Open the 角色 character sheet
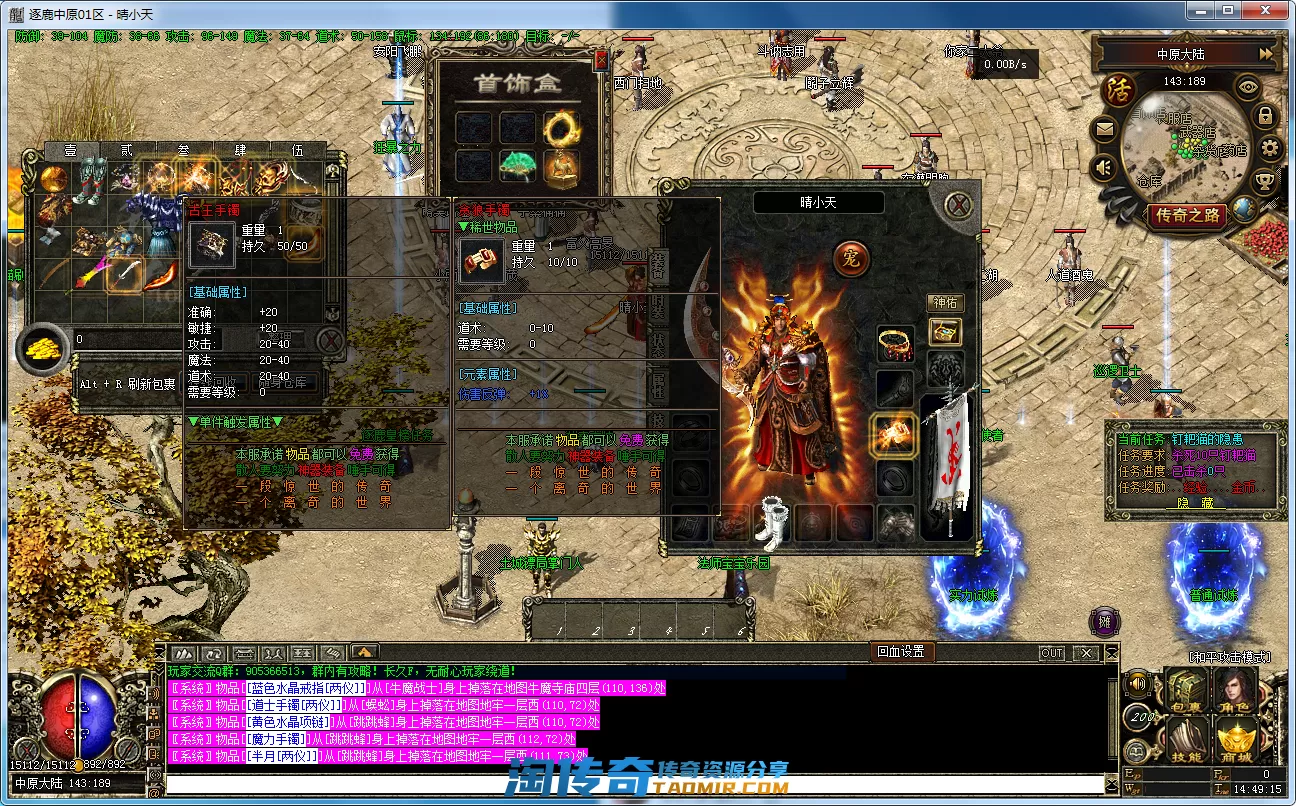1296x806 pixels. (1236, 690)
